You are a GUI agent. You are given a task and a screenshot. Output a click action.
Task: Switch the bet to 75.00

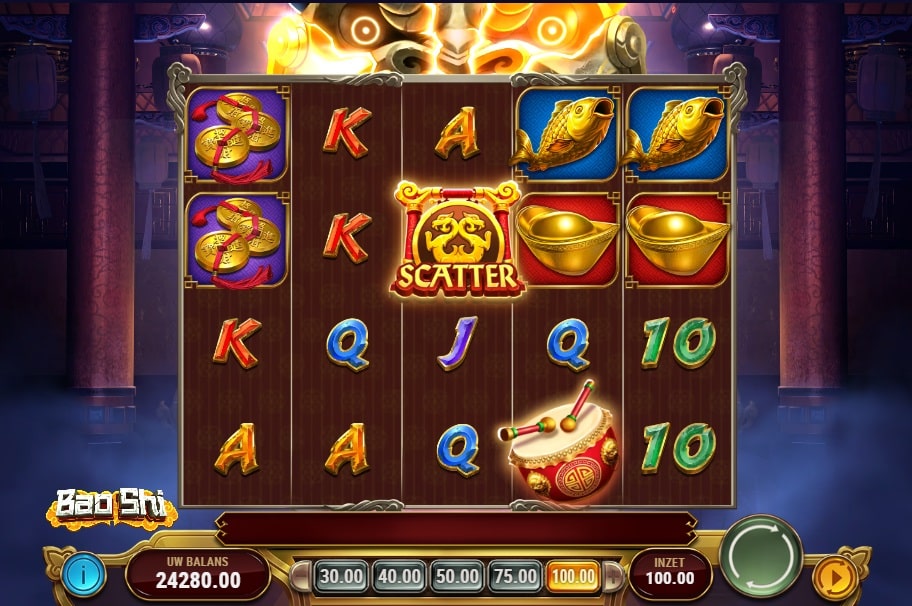[x=515, y=576]
